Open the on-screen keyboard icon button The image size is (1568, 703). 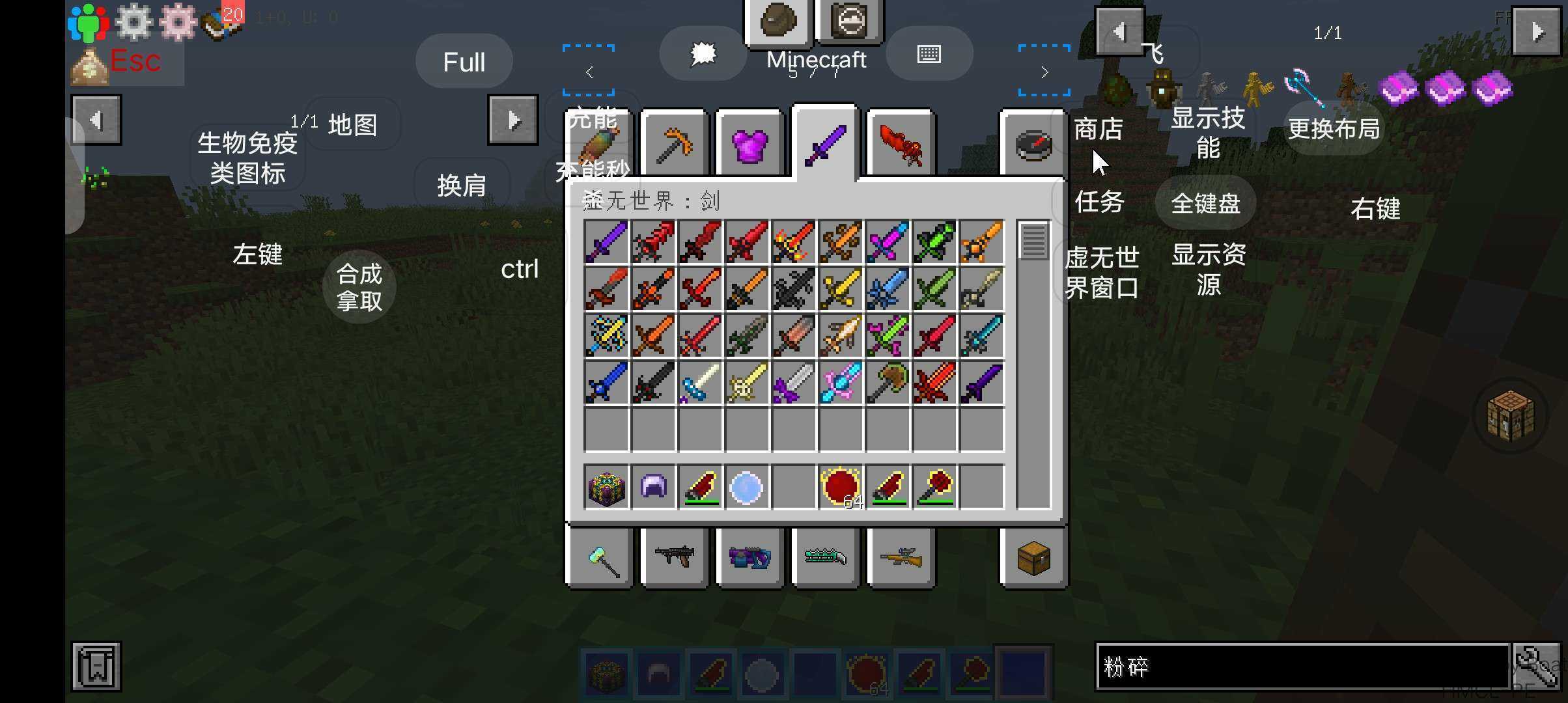click(929, 54)
